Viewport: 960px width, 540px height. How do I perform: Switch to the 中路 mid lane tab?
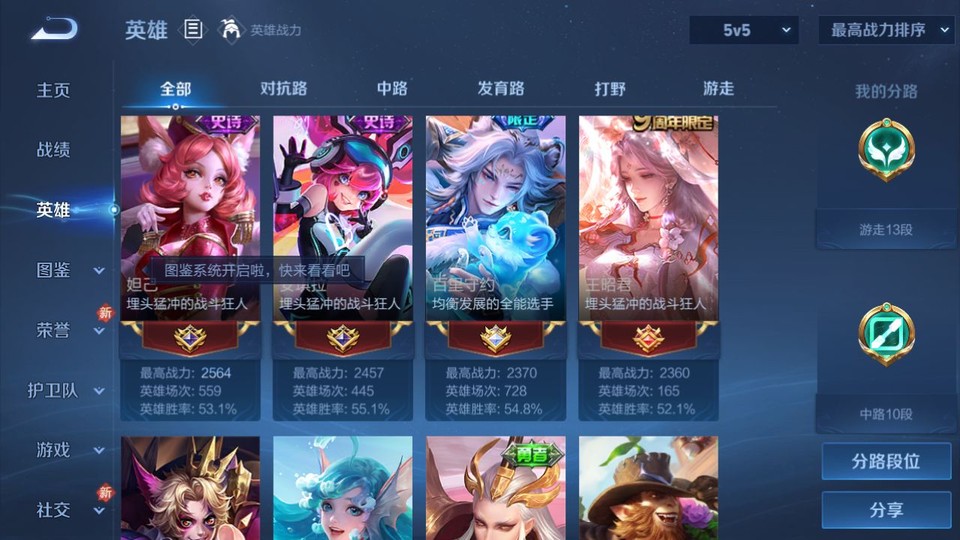(x=392, y=89)
